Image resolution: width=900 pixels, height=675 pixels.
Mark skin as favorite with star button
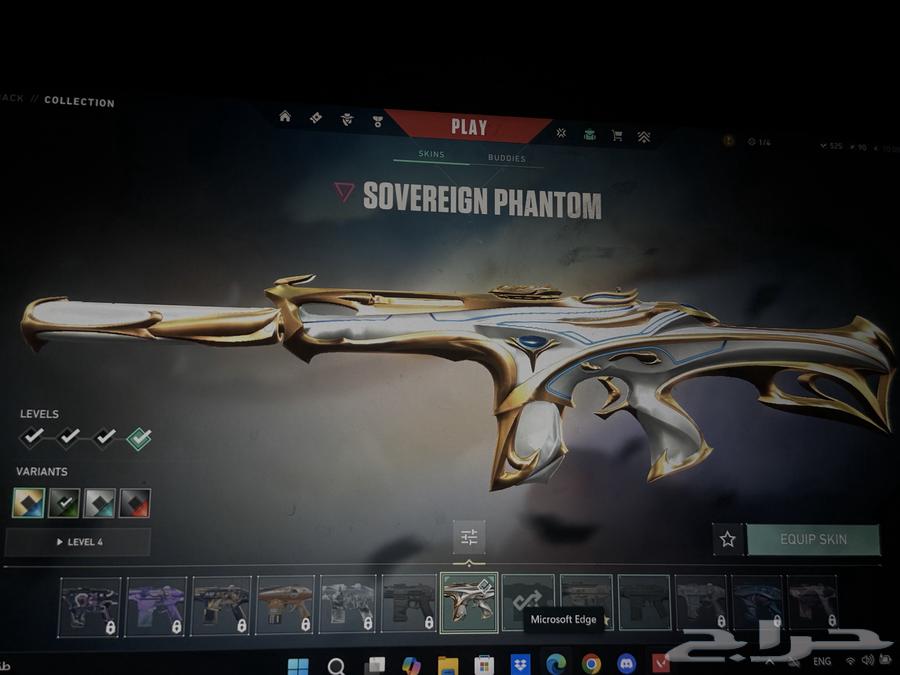pyautogui.click(x=727, y=539)
